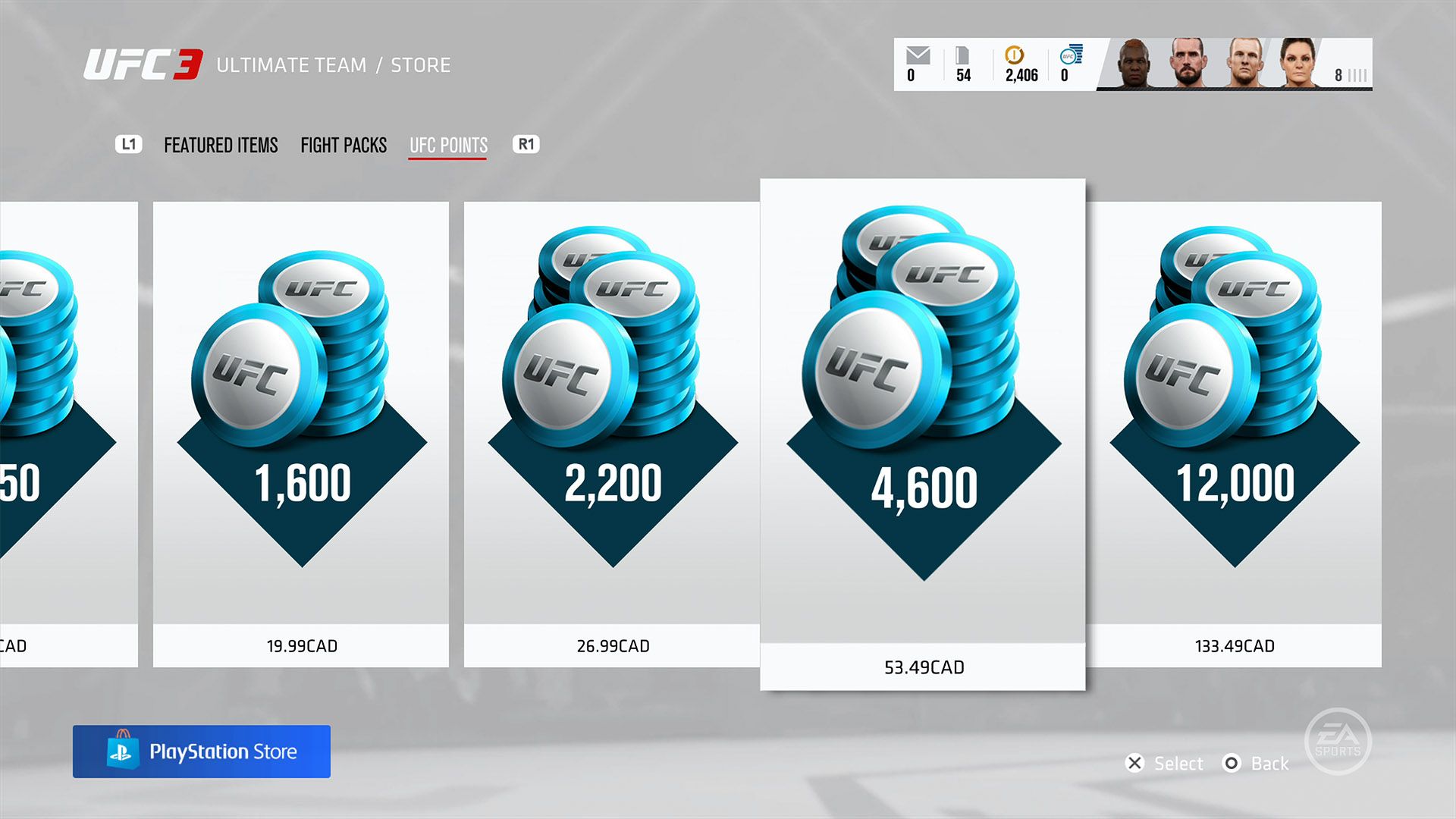Select the partially visible points pack card

click(x=68, y=434)
